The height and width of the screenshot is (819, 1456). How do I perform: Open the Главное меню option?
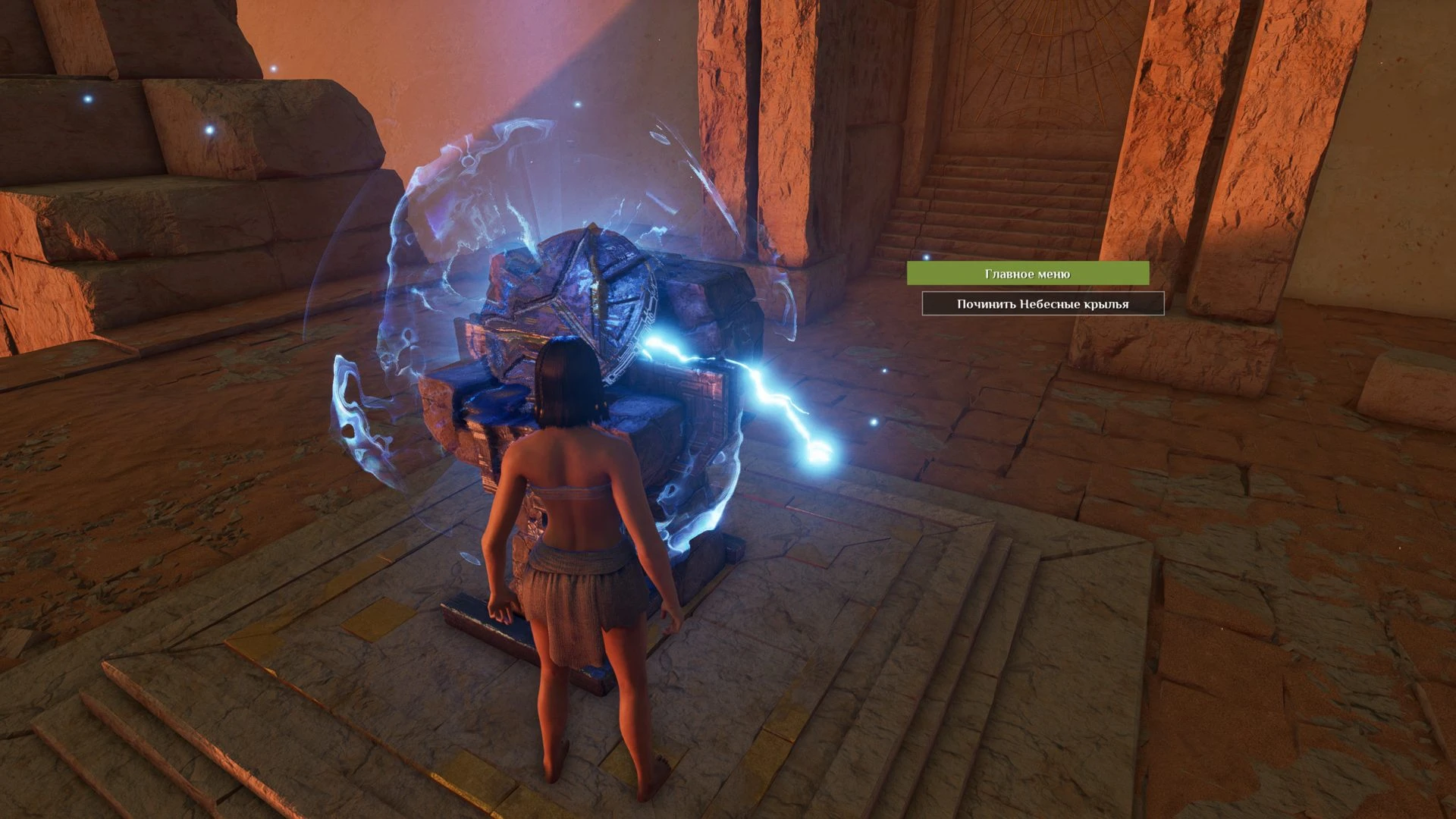(x=1028, y=274)
